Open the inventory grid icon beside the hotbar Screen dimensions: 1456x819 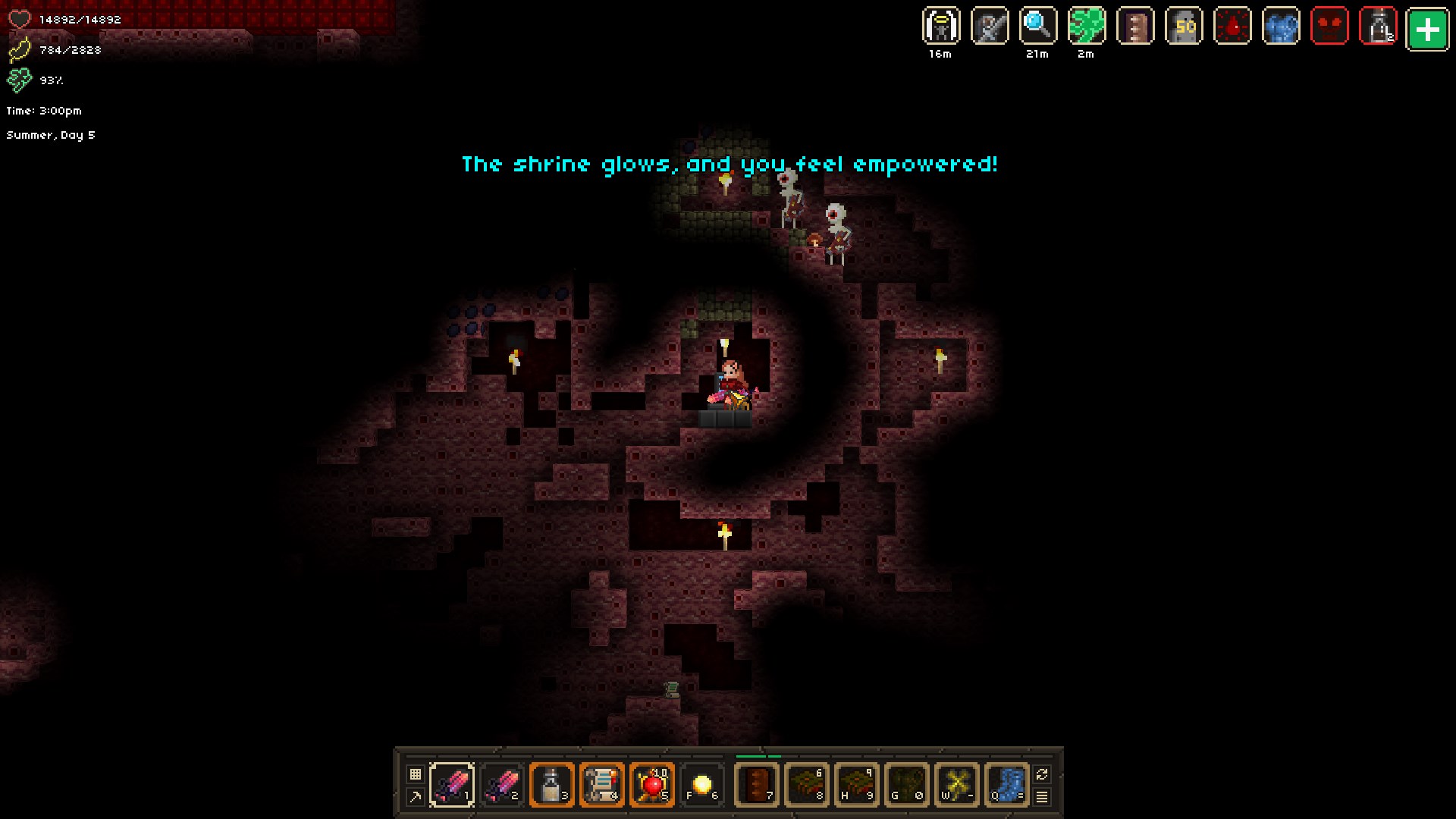pyautogui.click(x=415, y=773)
